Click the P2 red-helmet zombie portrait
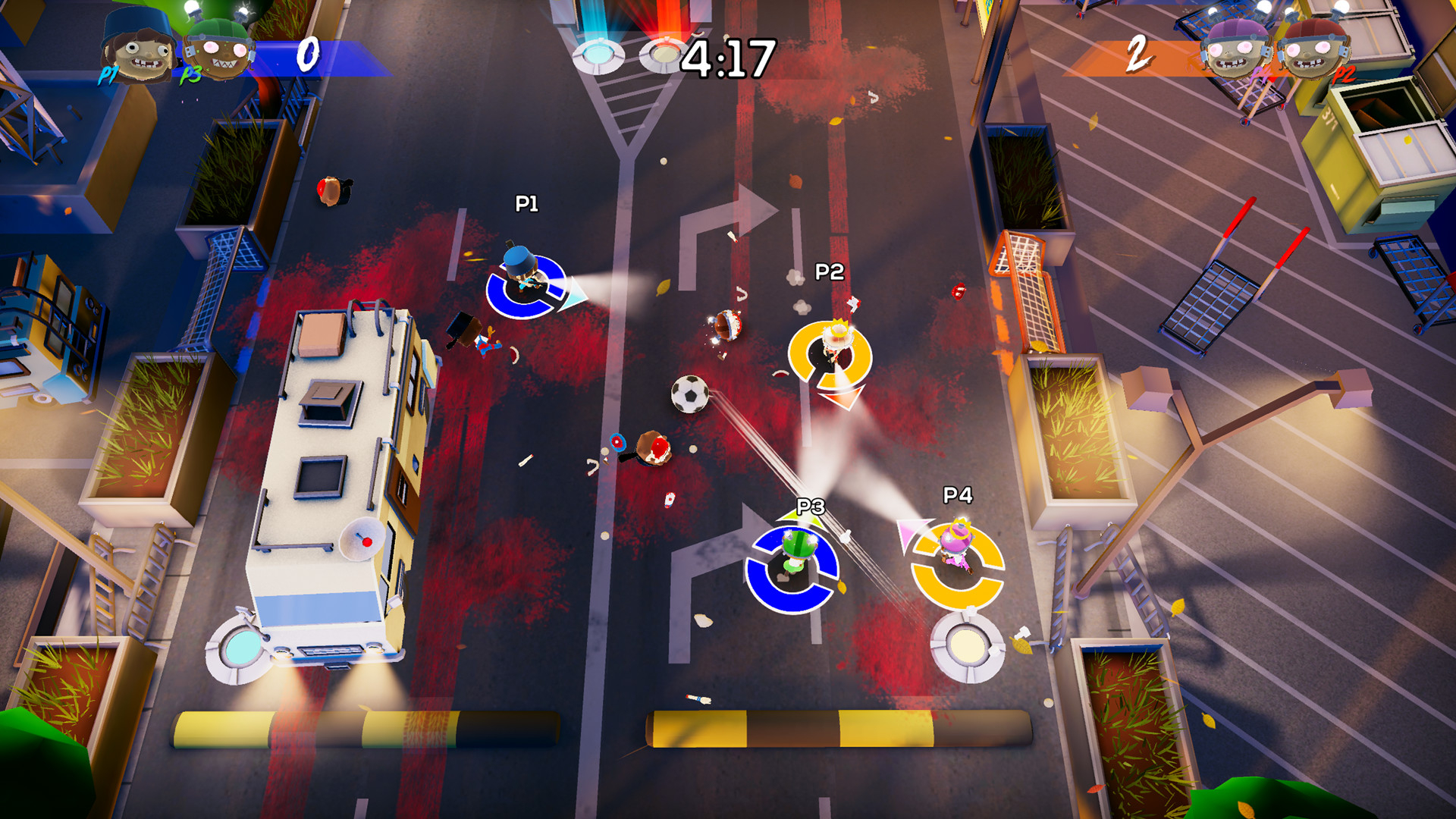1456x819 pixels. point(1313,49)
